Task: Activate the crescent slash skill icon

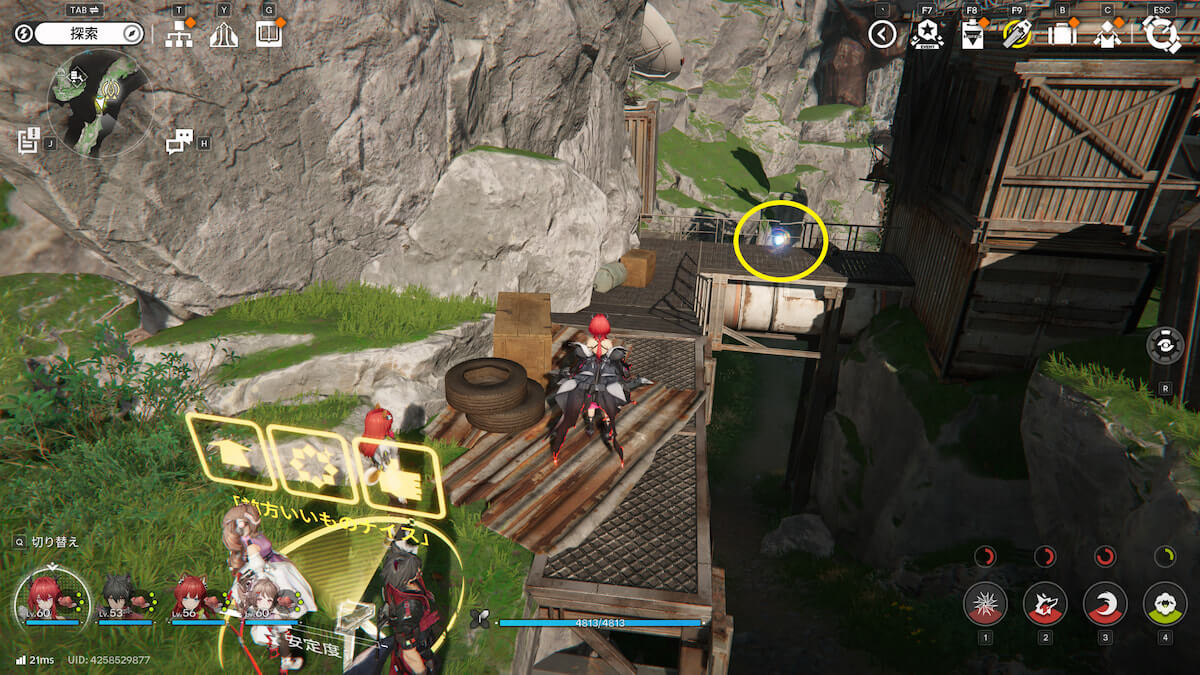Action: [1105, 604]
